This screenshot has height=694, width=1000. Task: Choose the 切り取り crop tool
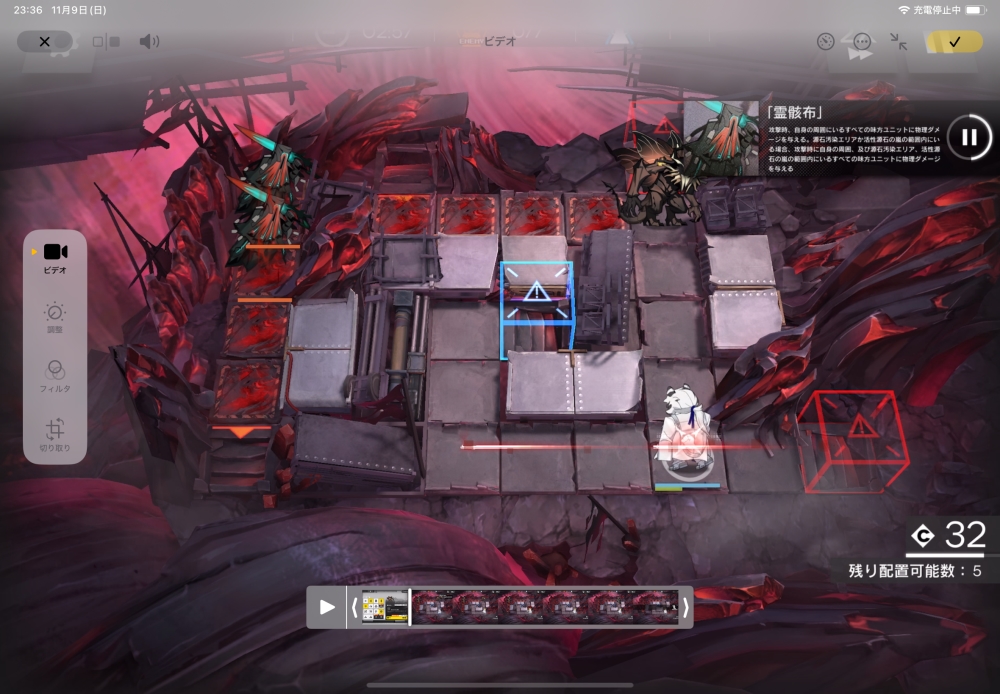tap(55, 434)
